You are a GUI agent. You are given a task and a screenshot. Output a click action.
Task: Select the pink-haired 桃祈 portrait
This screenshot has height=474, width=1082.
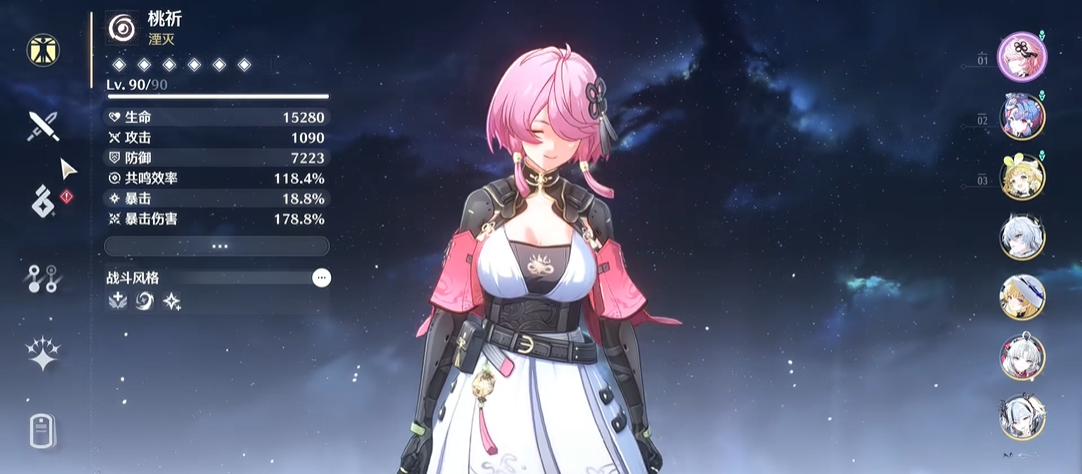[x=1022, y=54]
